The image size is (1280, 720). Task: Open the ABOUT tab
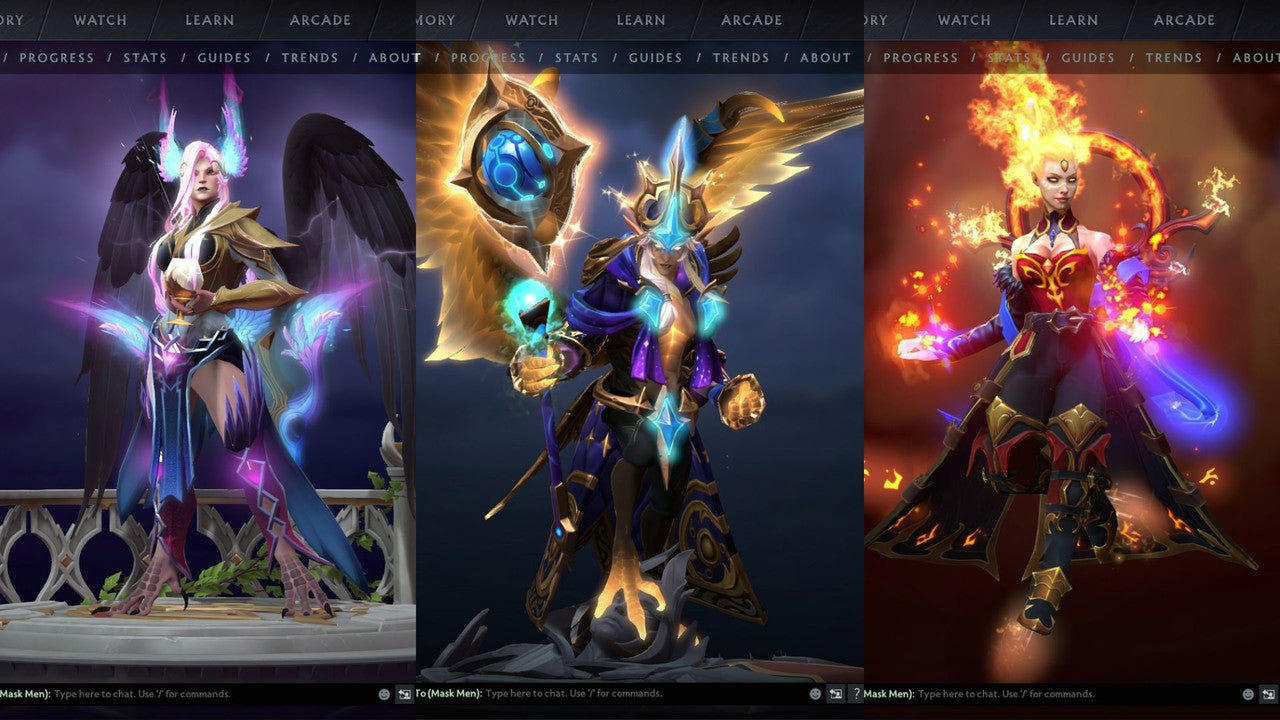tap(393, 57)
